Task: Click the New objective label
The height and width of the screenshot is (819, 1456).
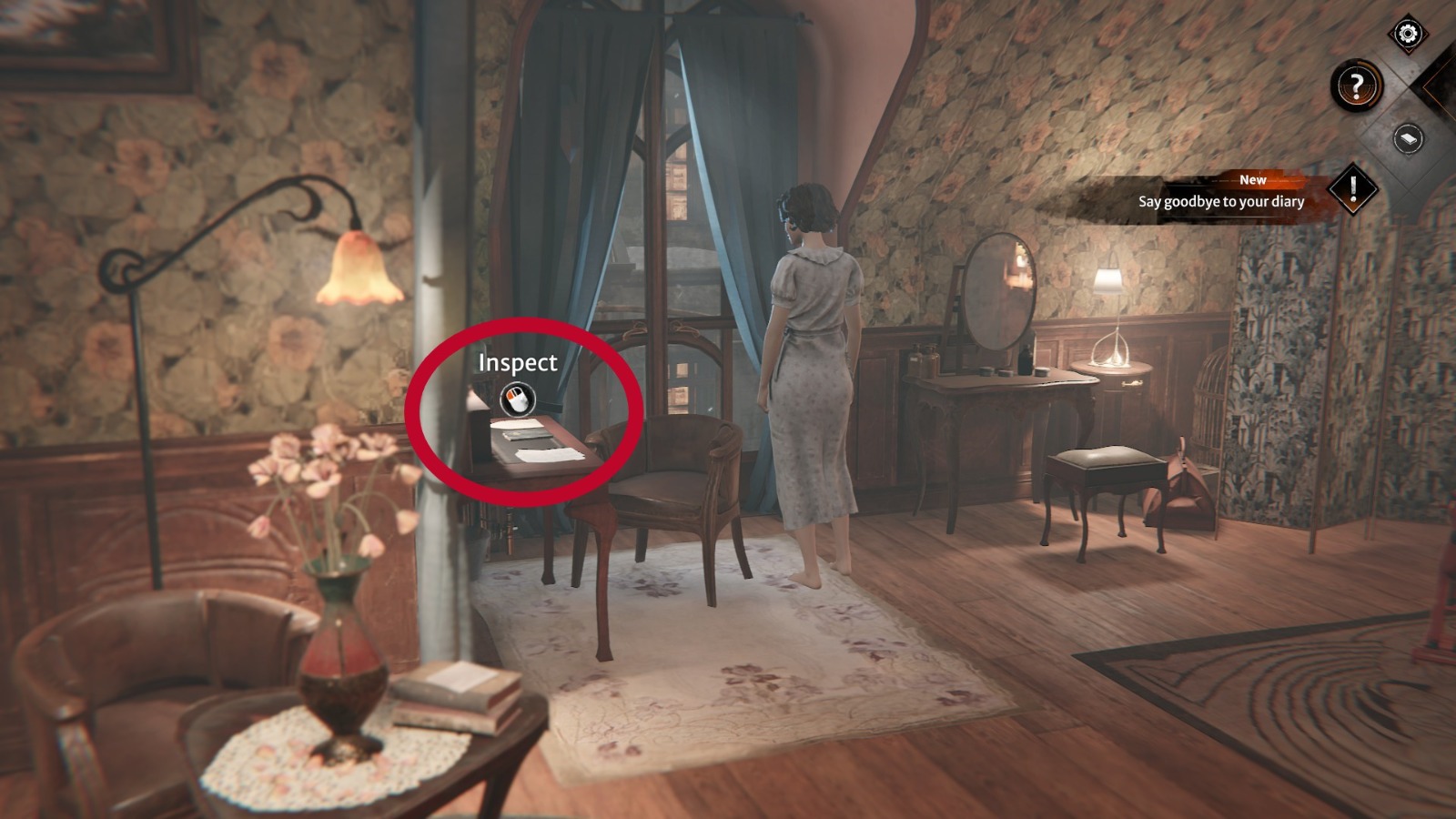Action: (x=1254, y=181)
